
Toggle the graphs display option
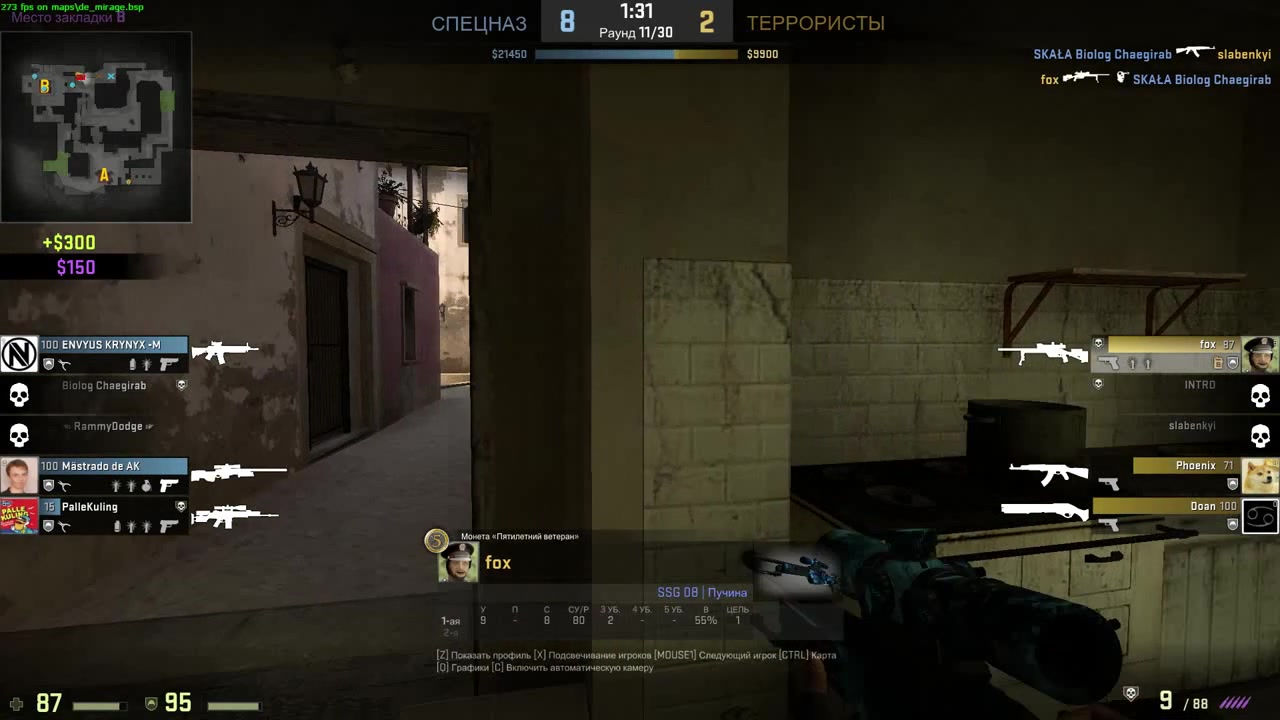pyautogui.click(x=465, y=667)
